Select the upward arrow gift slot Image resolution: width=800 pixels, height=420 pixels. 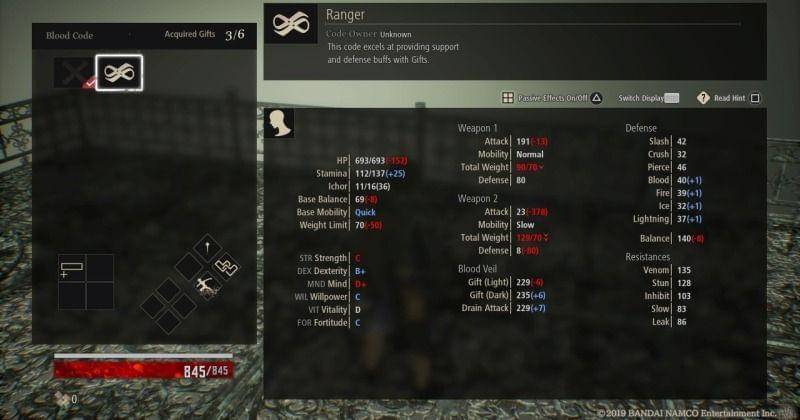(207, 246)
